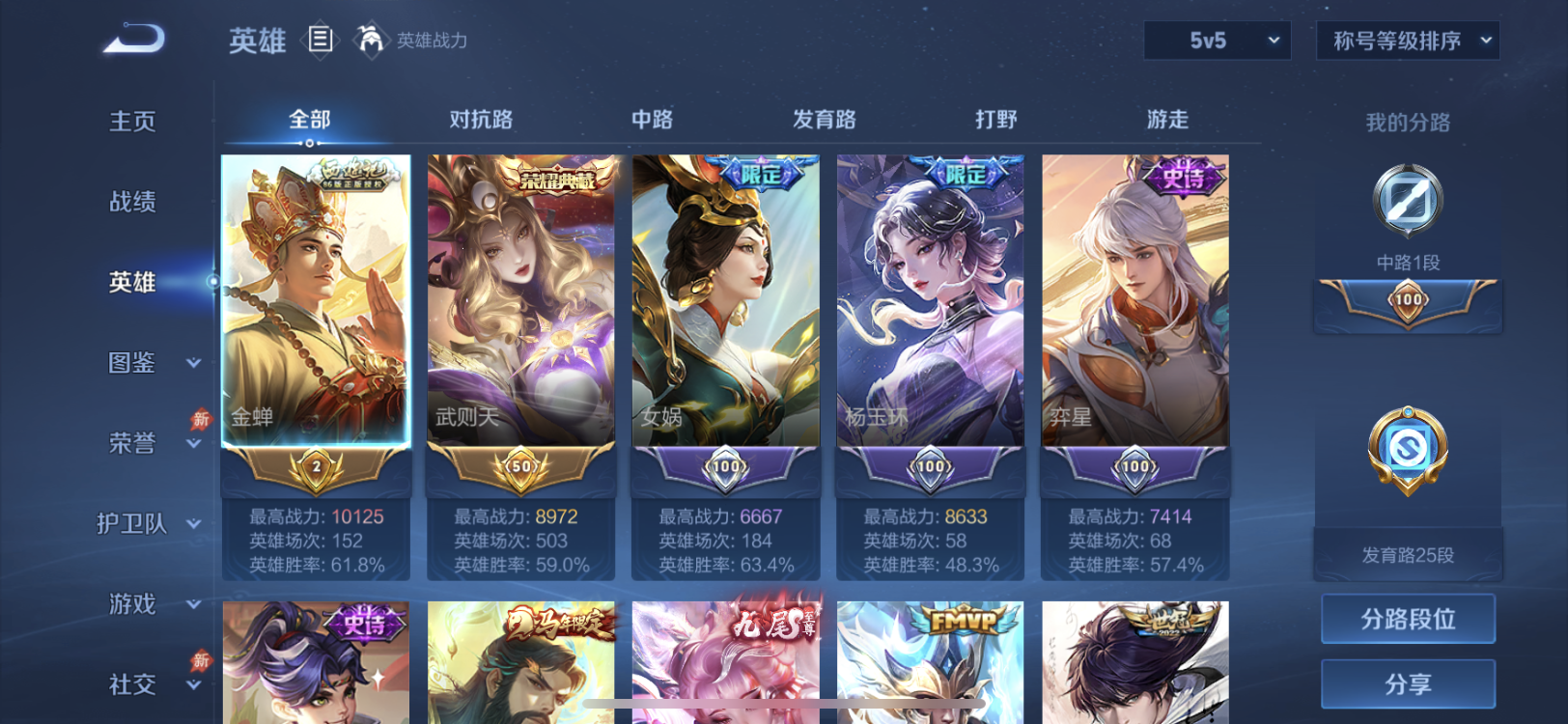Screen dimensions: 1568x724
Task: Click the 分路段位 button
Action: 1407,619
